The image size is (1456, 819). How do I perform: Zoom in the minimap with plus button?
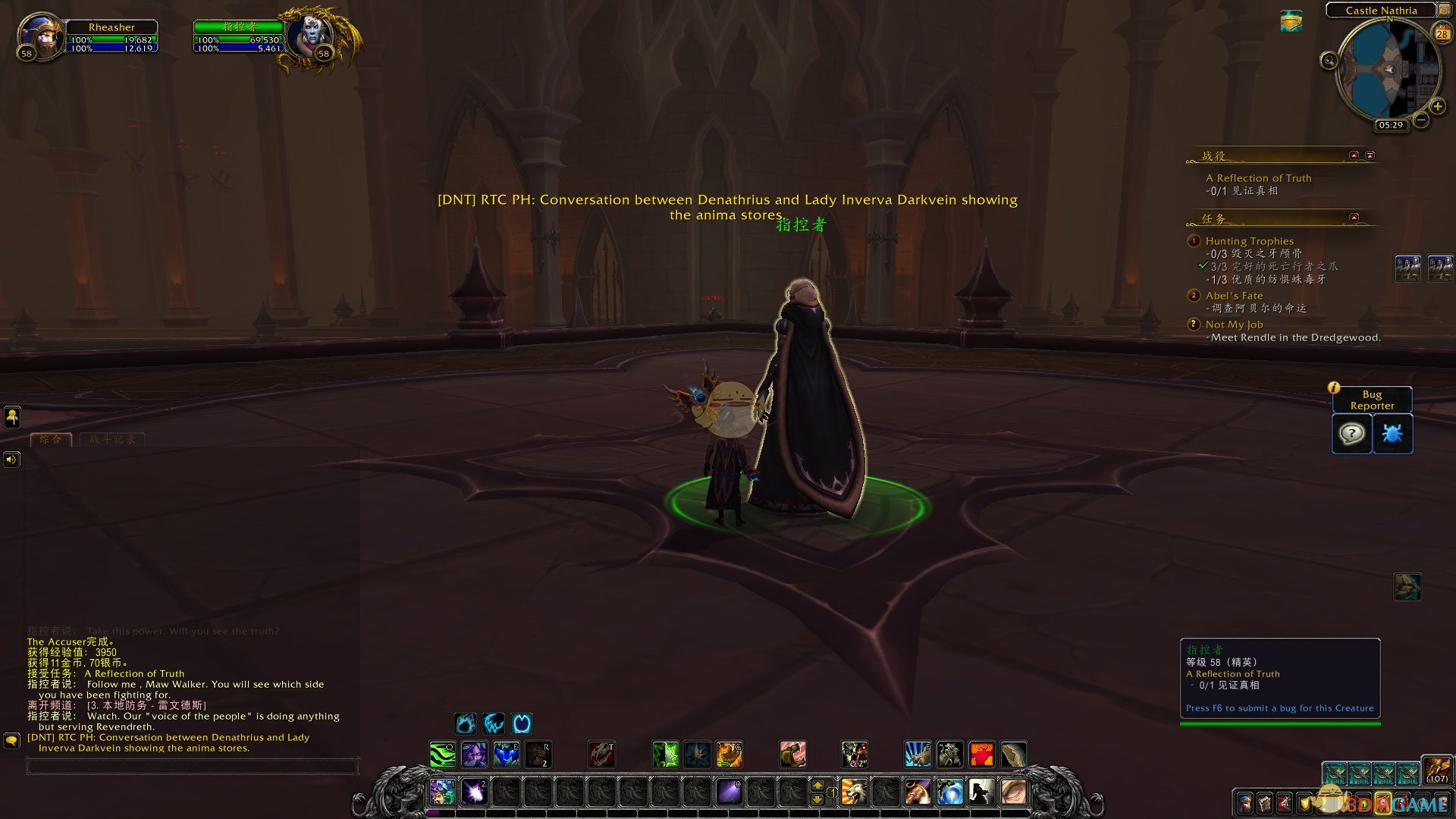(x=1437, y=106)
